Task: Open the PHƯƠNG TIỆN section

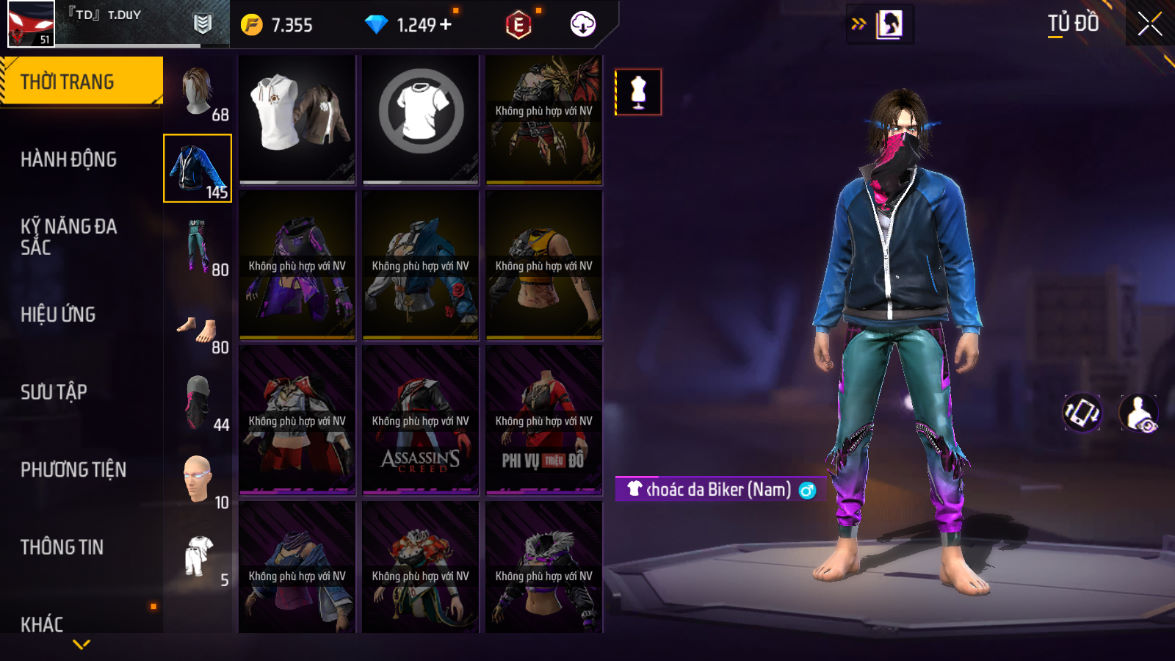Action: (x=73, y=469)
